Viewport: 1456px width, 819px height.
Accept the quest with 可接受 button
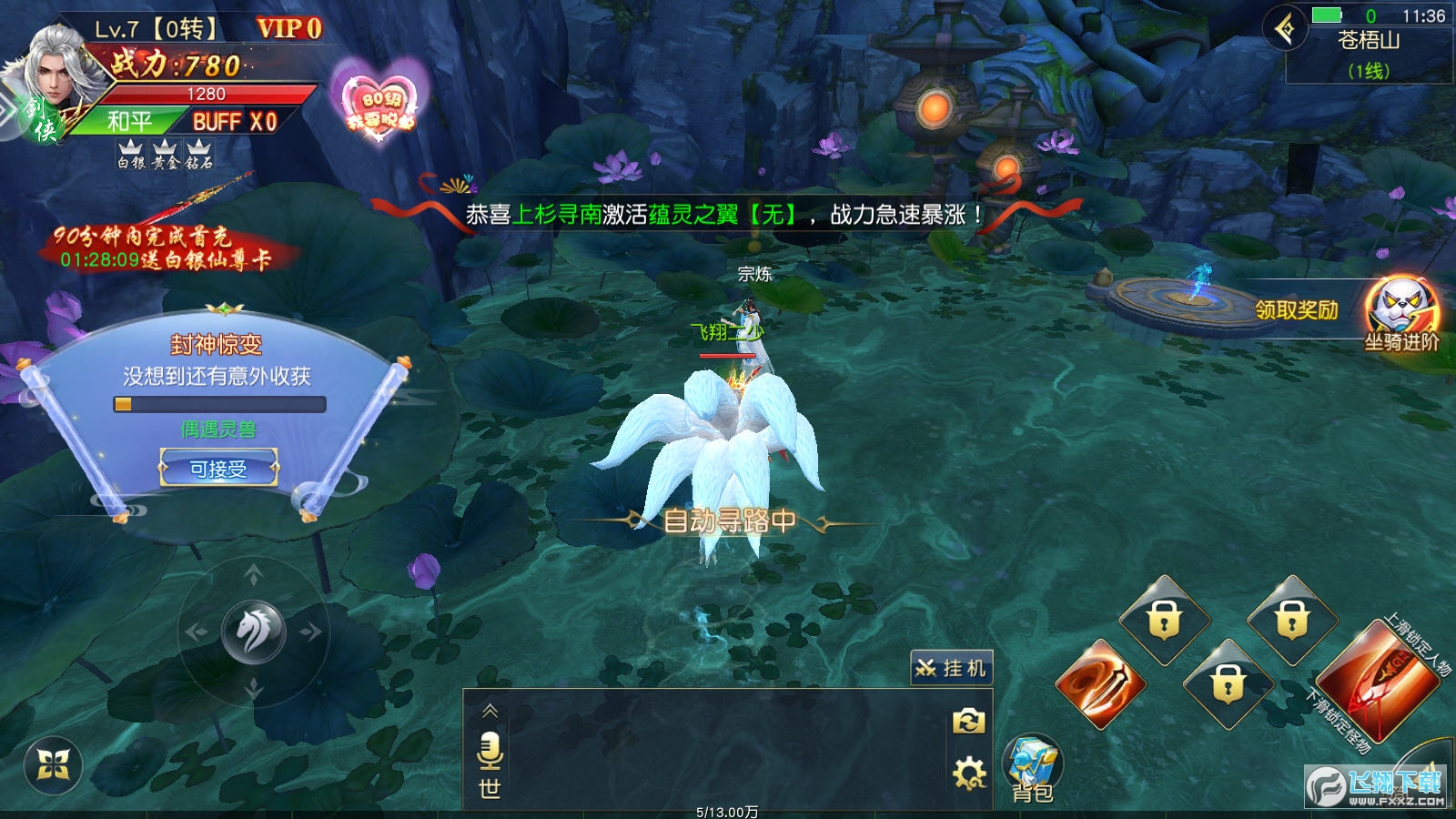pos(218,469)
